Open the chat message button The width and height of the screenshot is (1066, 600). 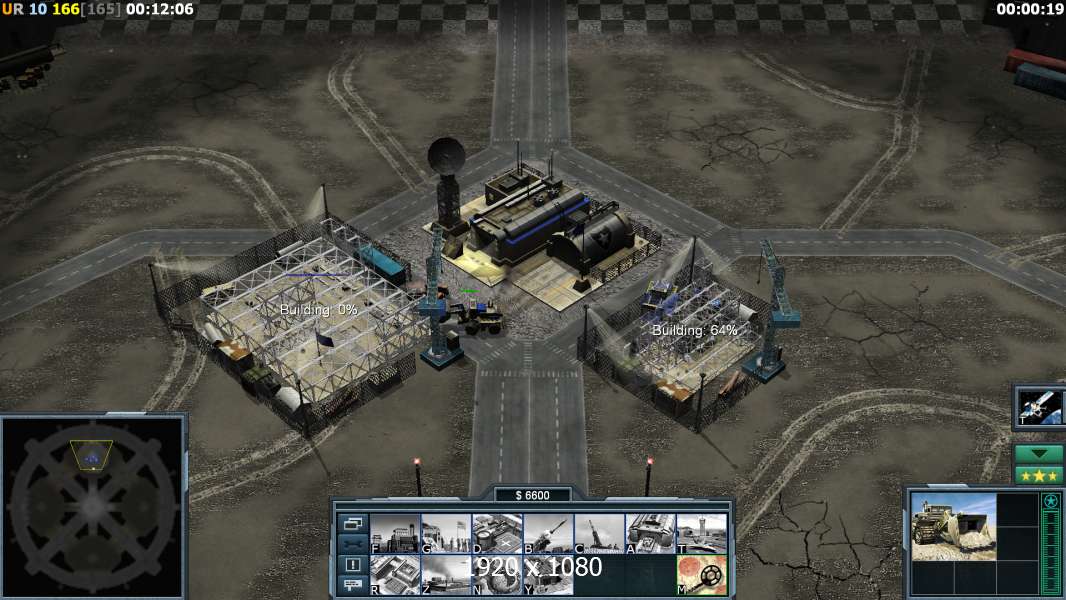(352, 586)
